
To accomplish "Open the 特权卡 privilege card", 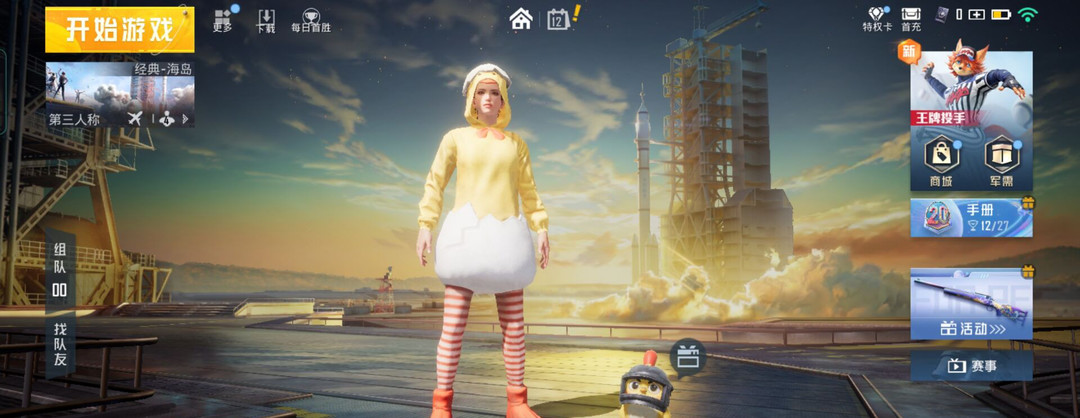I will [x=877, y=19].
